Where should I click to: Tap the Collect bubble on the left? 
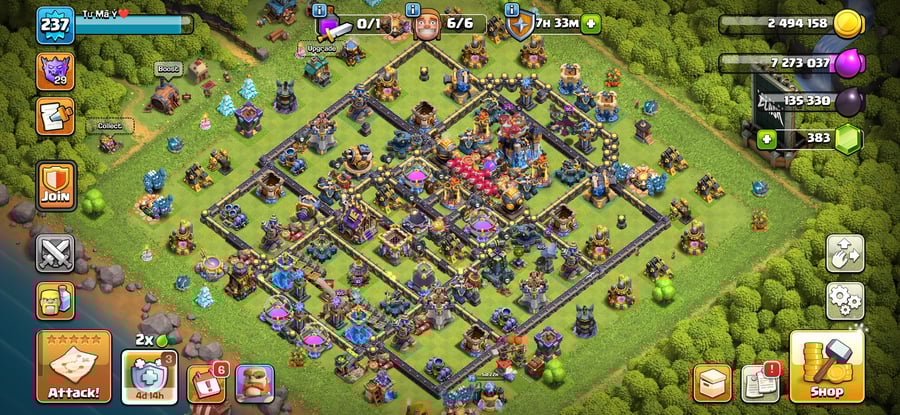109,126
